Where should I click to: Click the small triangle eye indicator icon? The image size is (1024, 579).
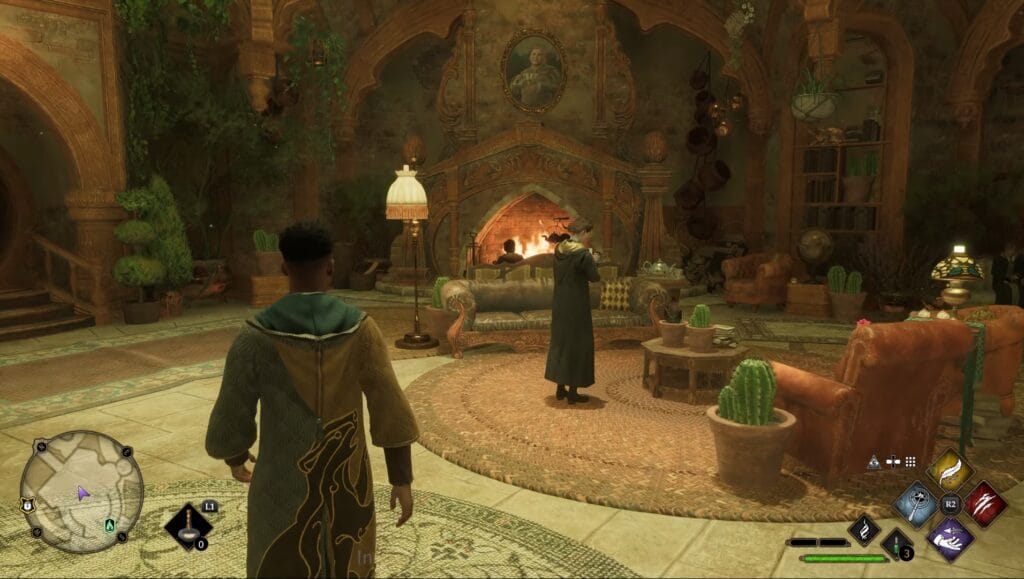click(x=873, y=462)
